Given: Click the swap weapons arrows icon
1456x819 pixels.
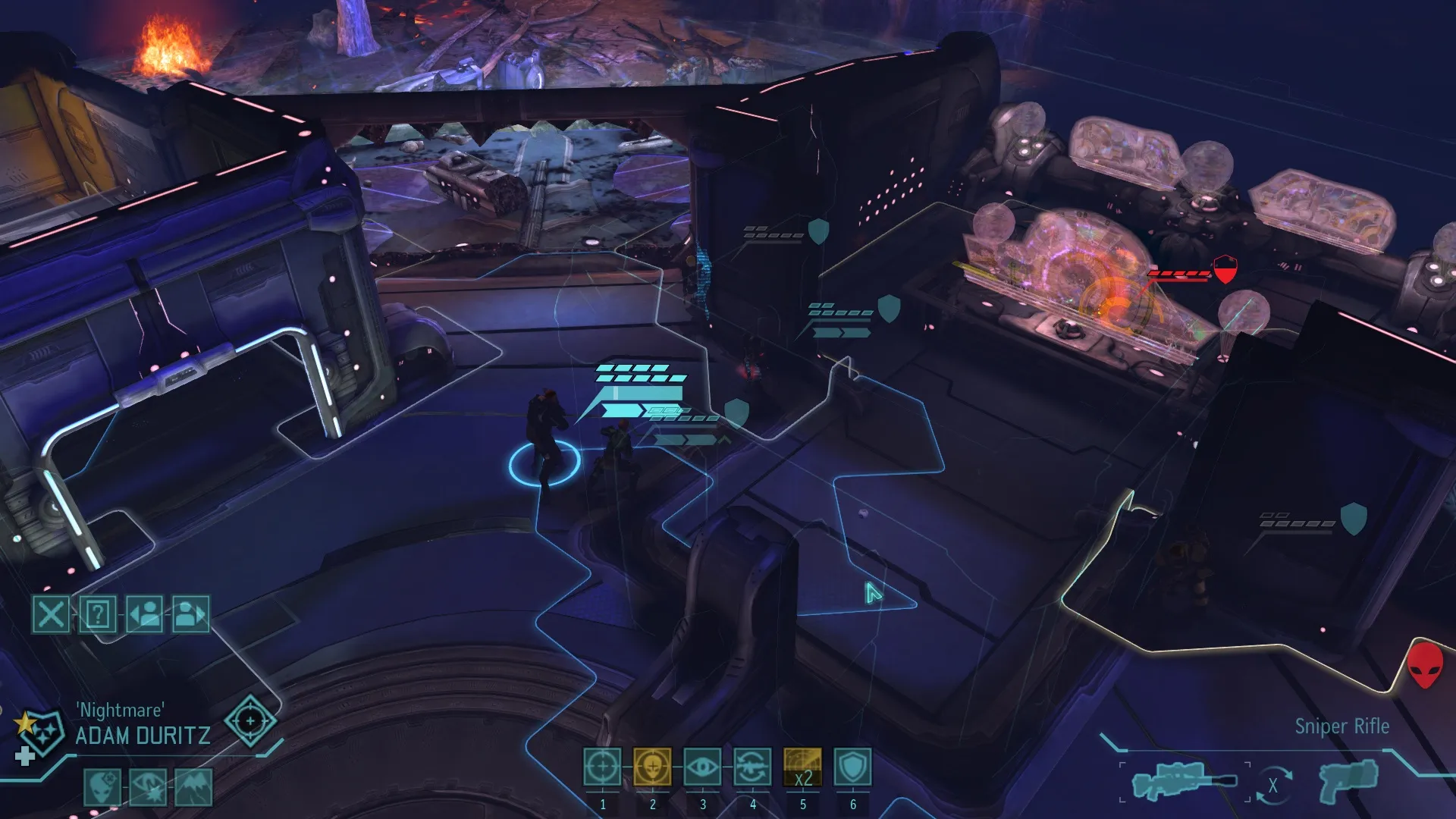Looking at the screenshot, I should coord(1273,786).
